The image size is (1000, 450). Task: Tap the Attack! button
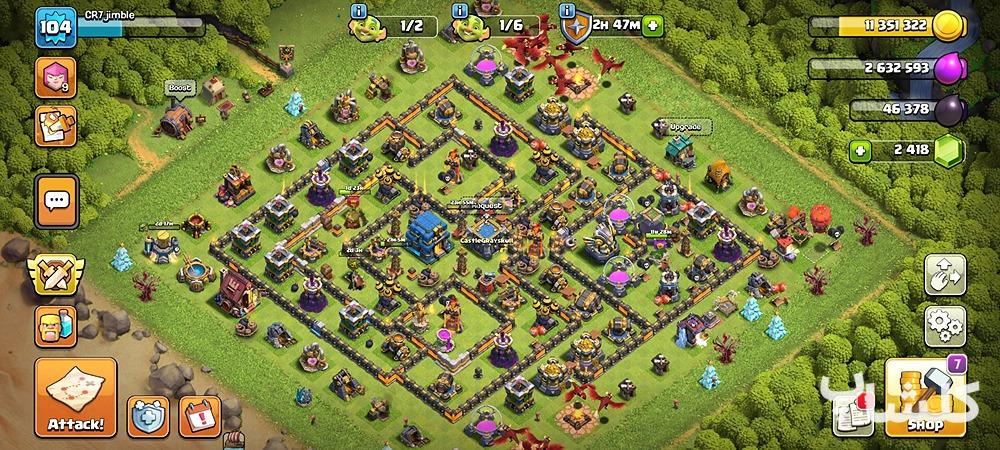(x=73, y=399)
